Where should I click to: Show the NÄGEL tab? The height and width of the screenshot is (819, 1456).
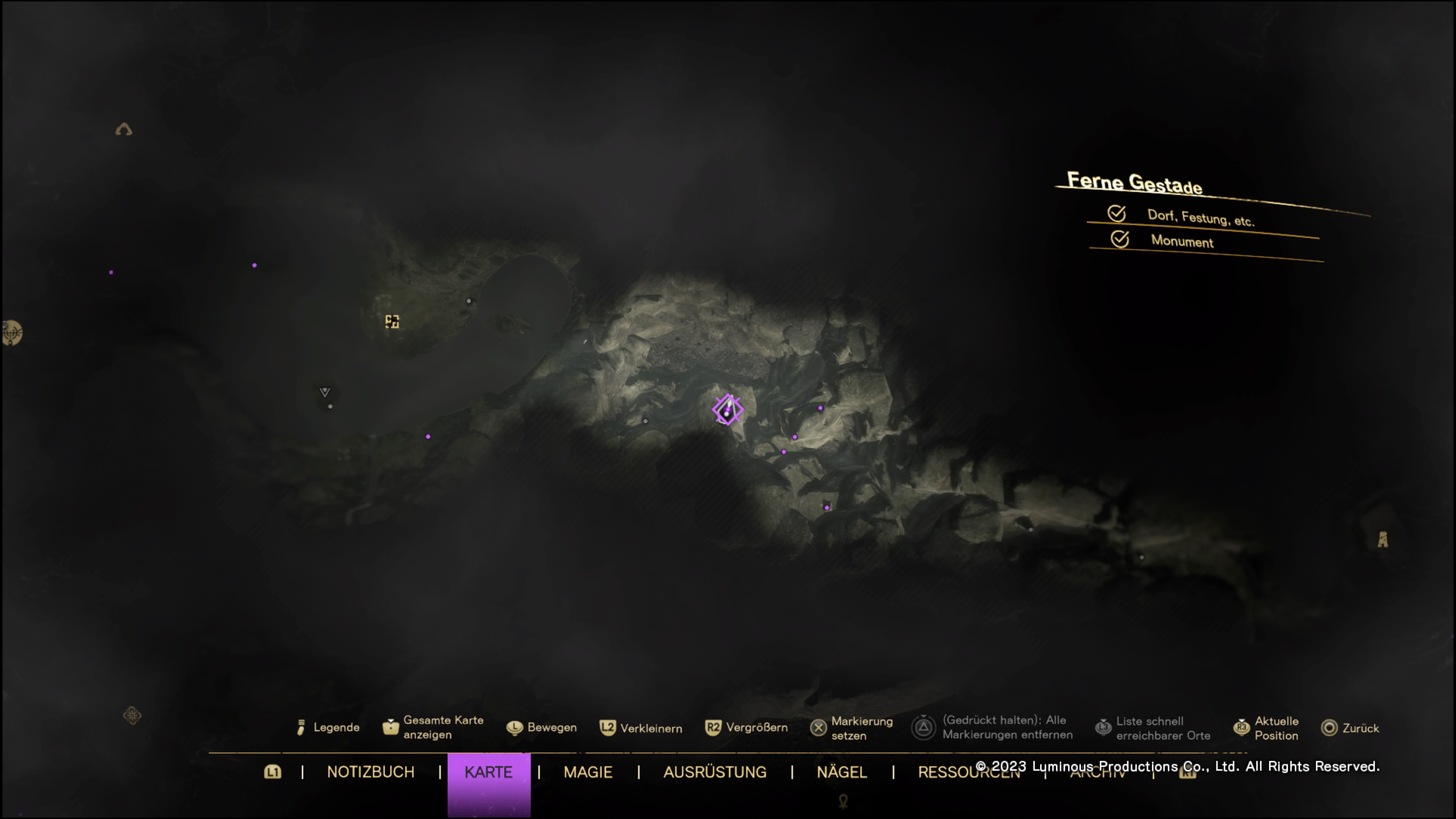pyautogui.click(x=842, y=772)
